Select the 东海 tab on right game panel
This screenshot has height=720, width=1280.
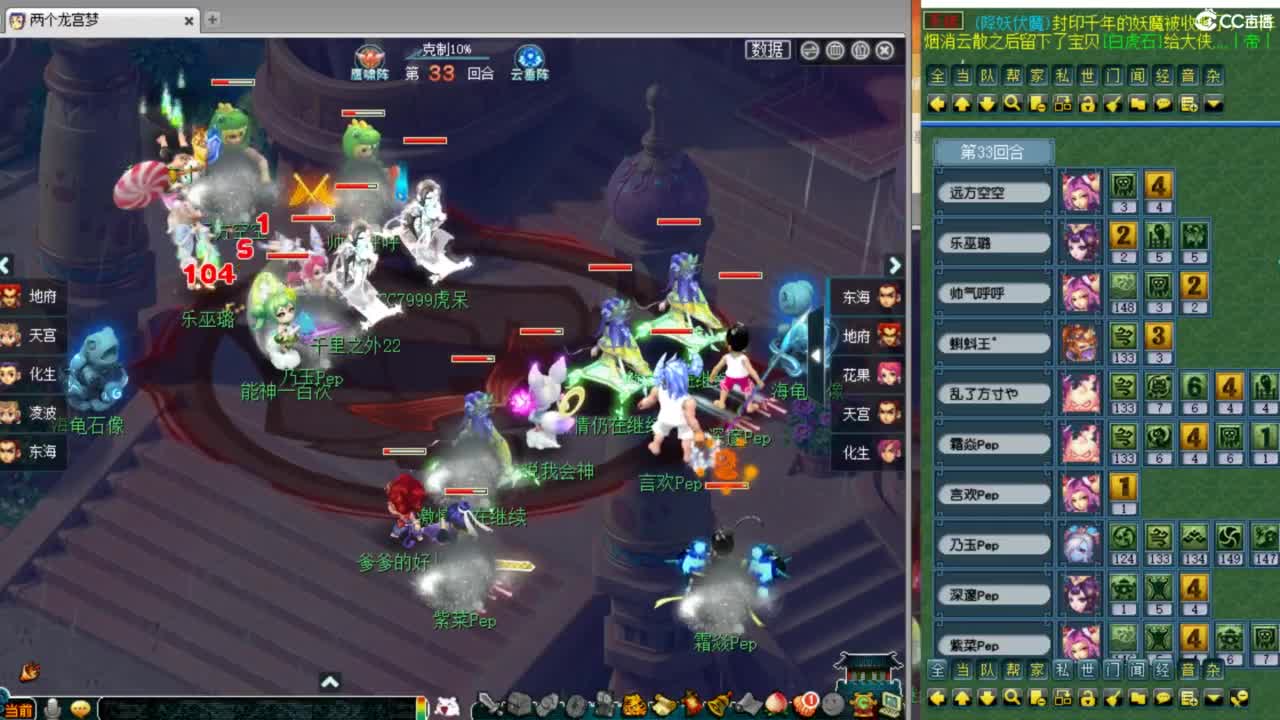866,296
